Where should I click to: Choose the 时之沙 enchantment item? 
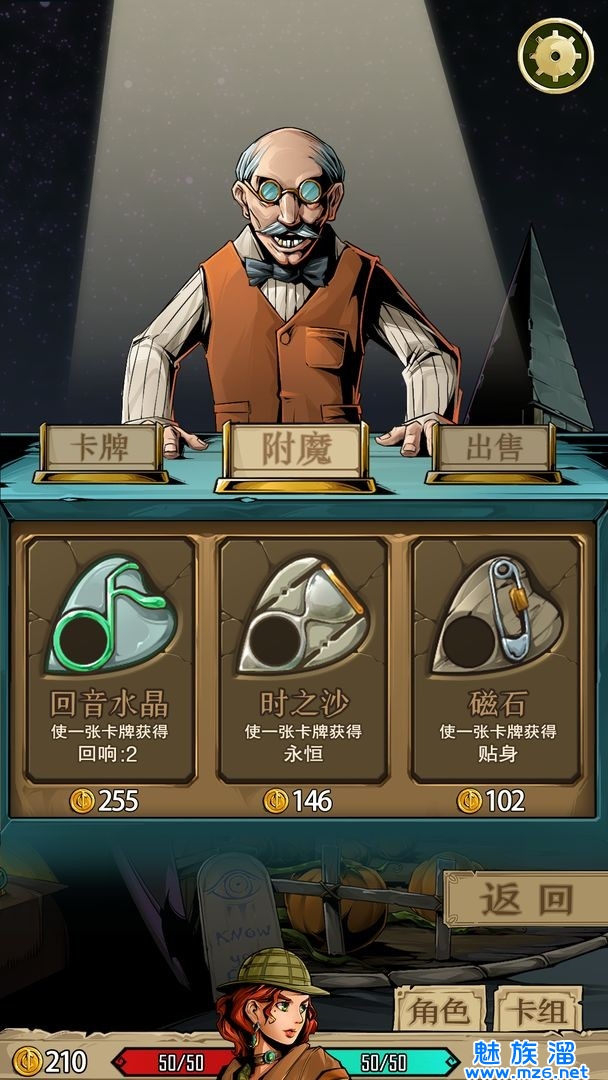tap(303, 660)
